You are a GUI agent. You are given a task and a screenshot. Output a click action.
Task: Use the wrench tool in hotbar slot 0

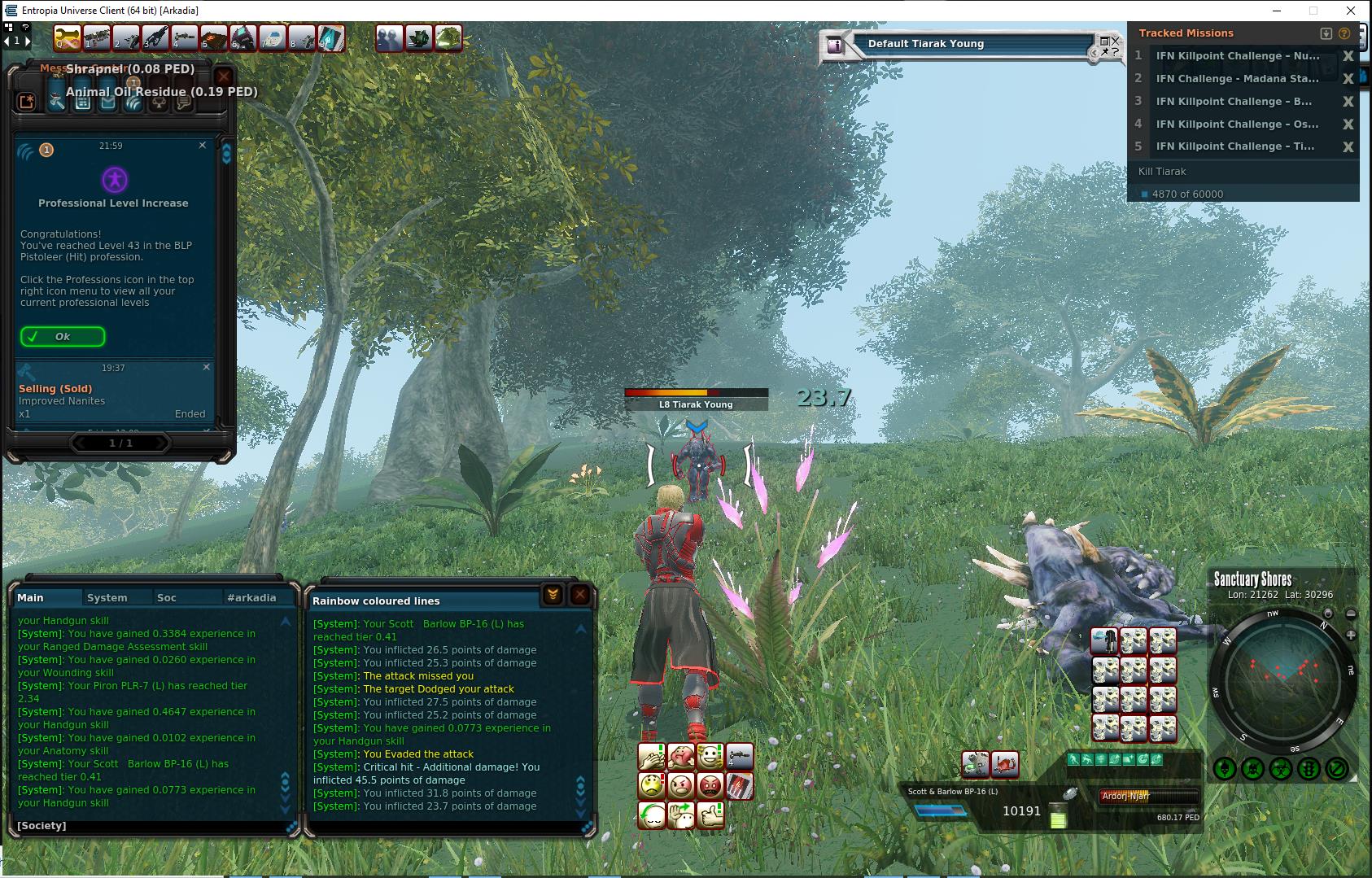[x=68, y=37]
